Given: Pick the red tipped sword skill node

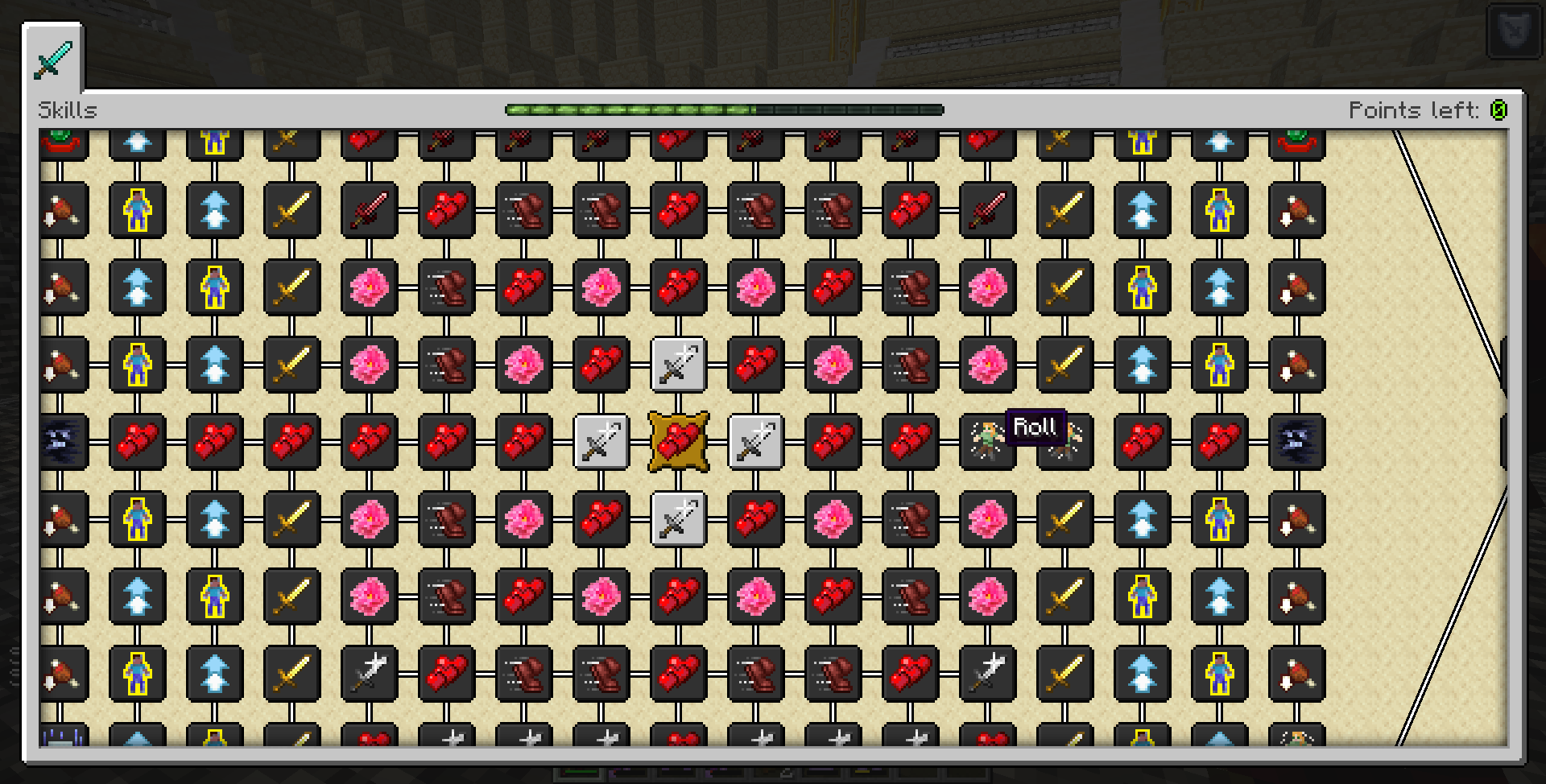Looking at the screenshot, I should [370, 211].
